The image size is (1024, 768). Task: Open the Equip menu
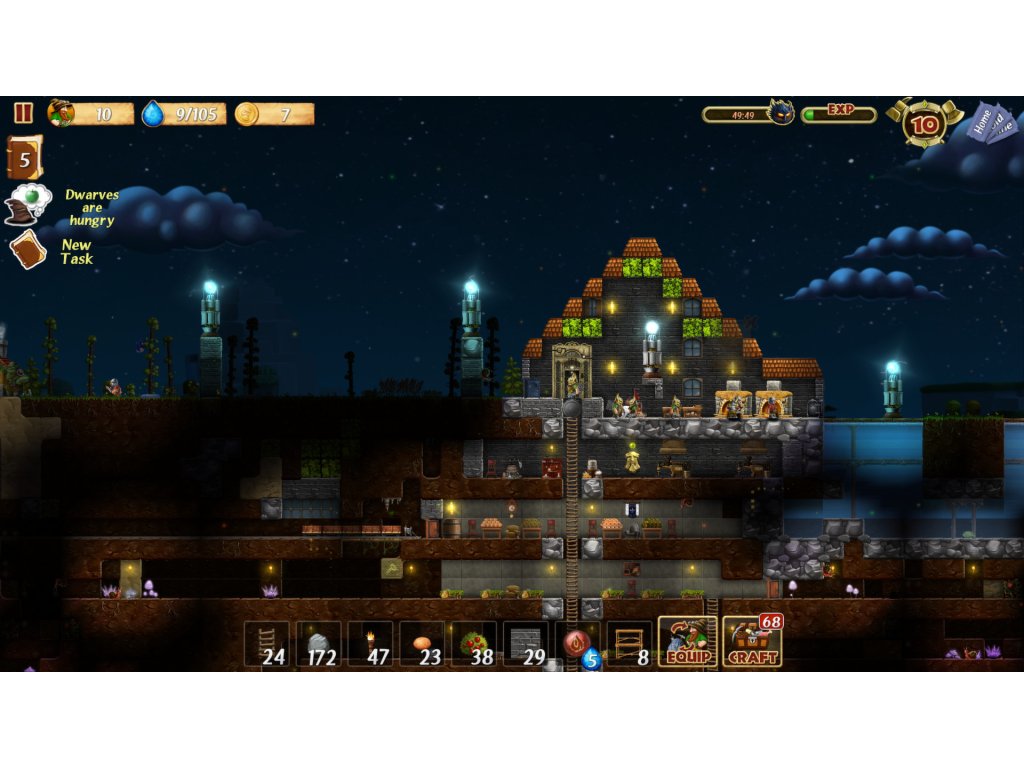tap(688, 642)
